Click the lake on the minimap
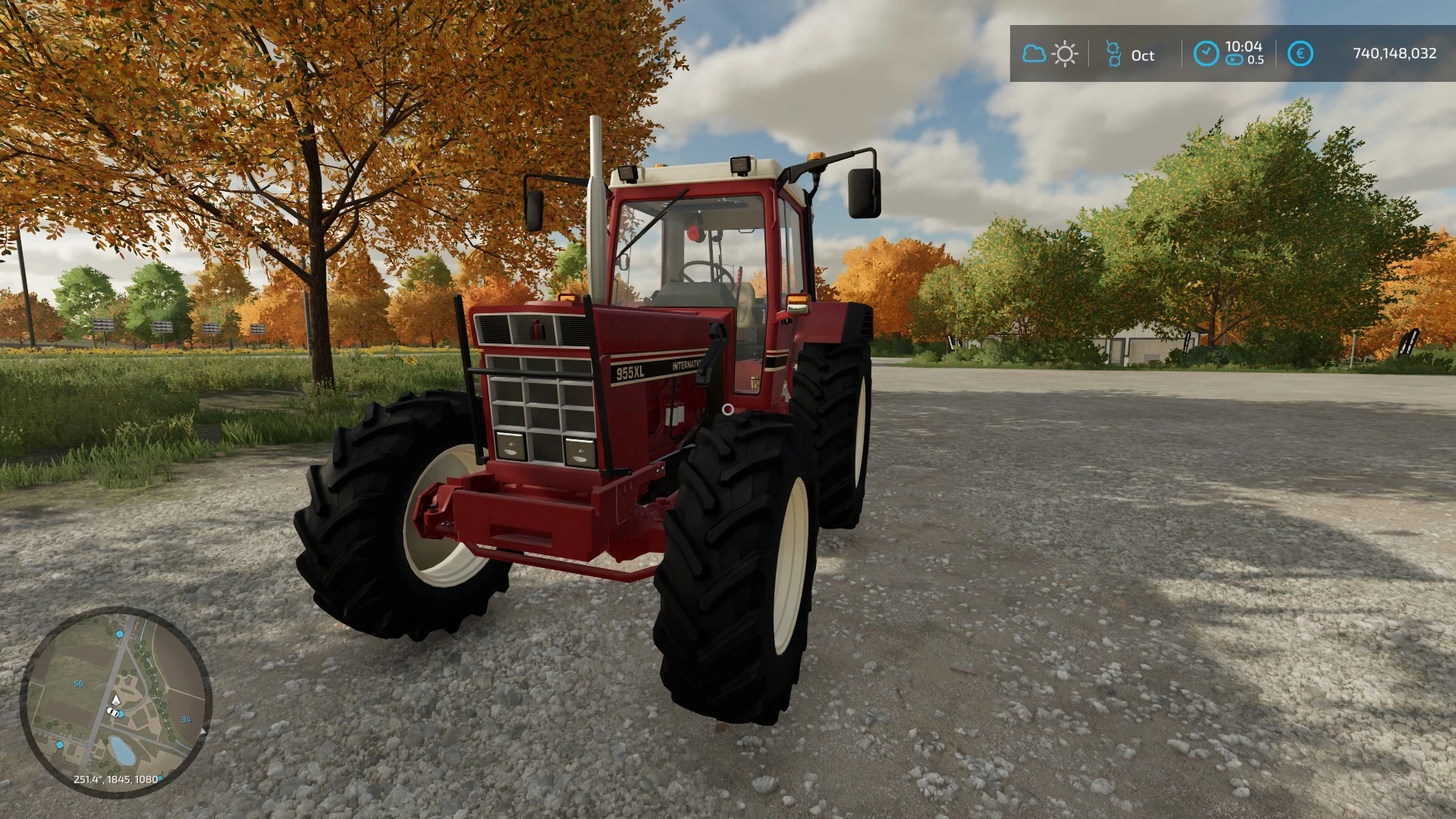The height and width of the screenshot is (819, 1456). 122,751
